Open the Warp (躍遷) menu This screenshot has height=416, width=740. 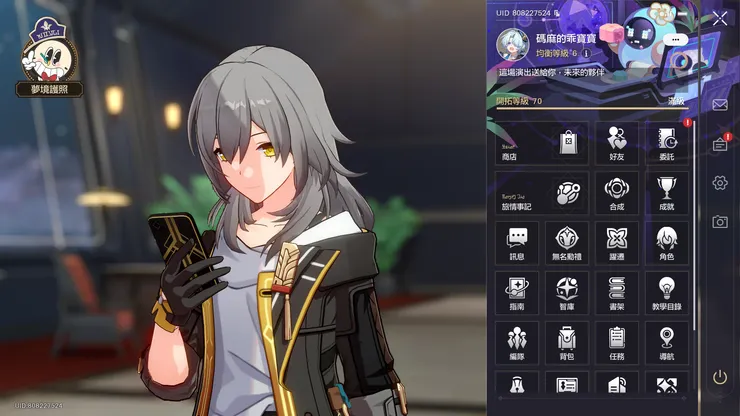[617, 243]
